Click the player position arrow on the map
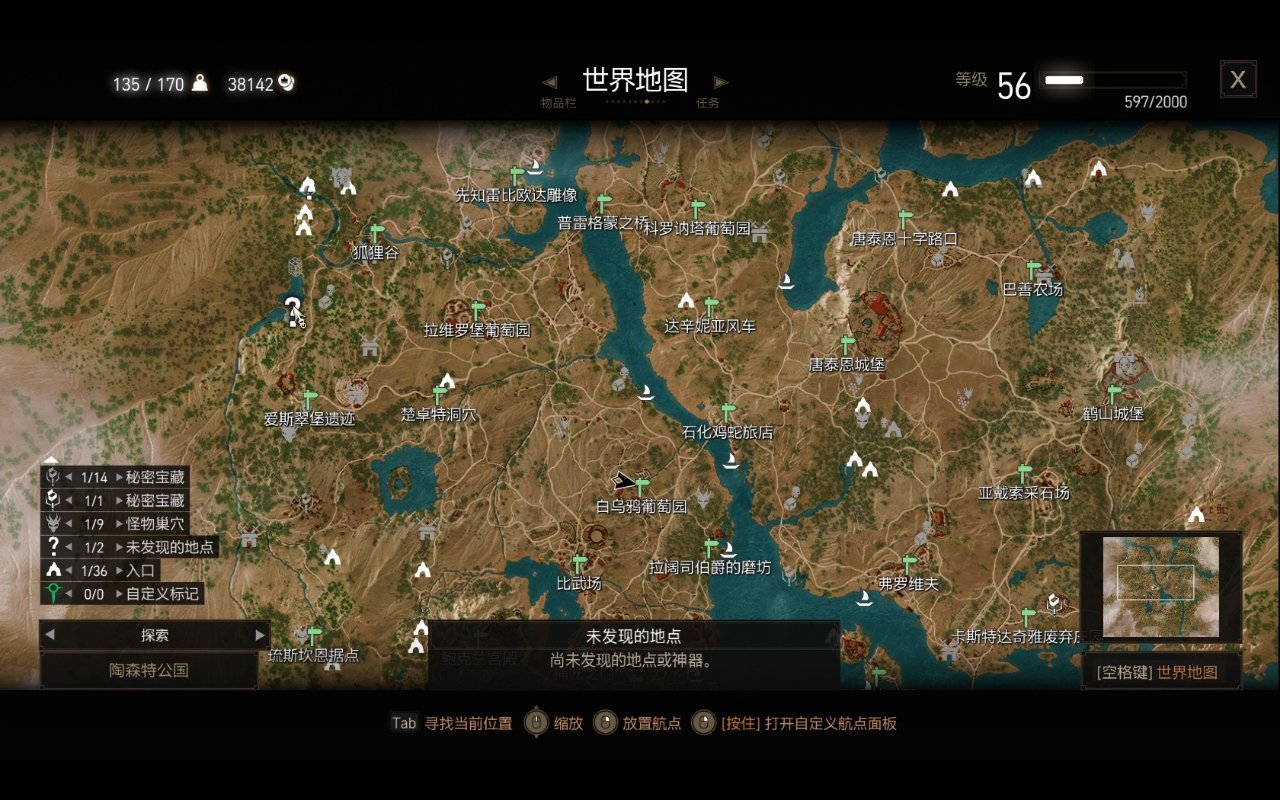Image resolution: width=1280 pixels, height=800 pixels. tap(624, 479)
